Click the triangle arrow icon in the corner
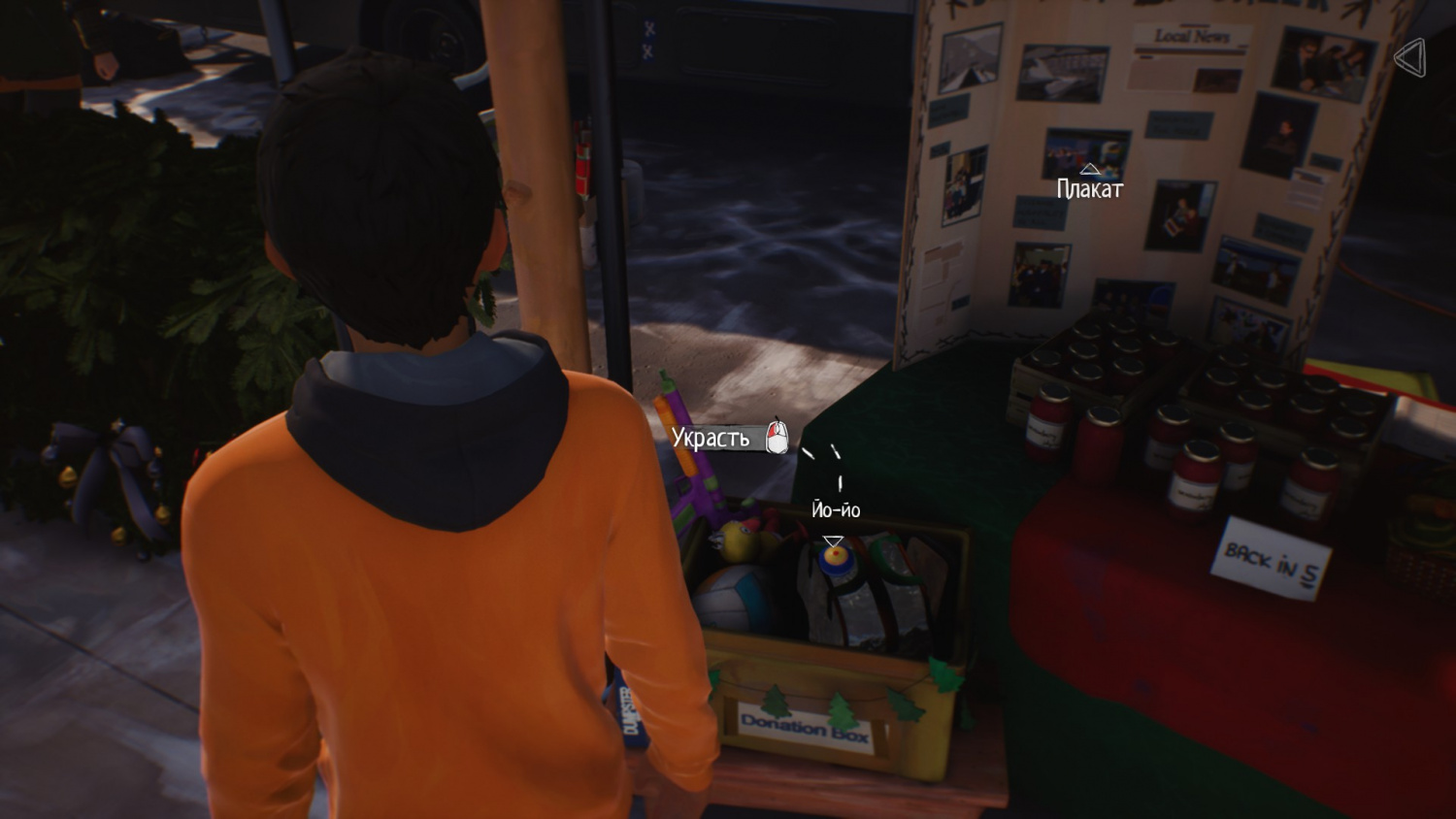The height and width of the screenshot is (819, 1456). tap(1409, 58)
